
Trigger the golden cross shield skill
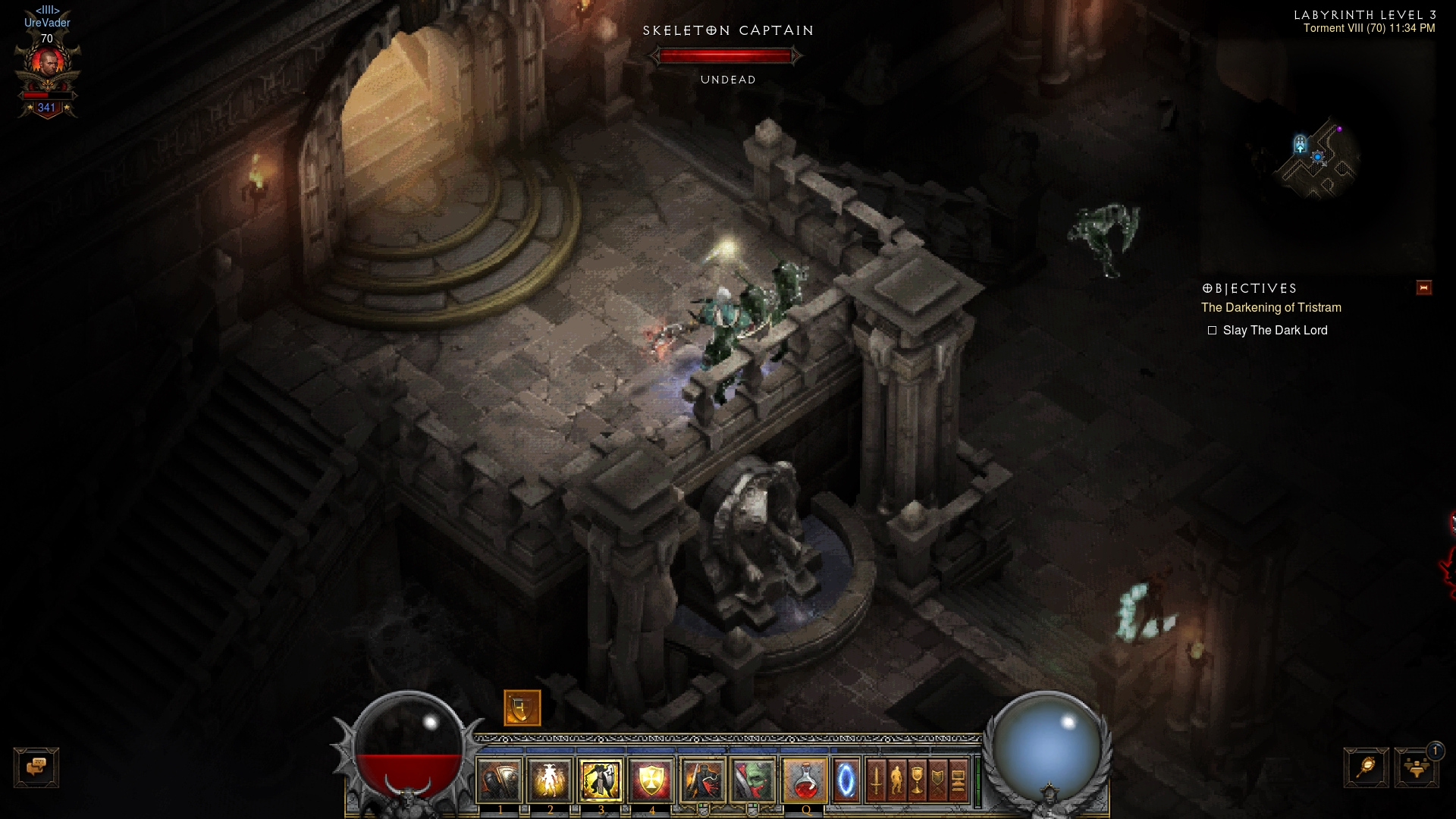pos(651,780)
